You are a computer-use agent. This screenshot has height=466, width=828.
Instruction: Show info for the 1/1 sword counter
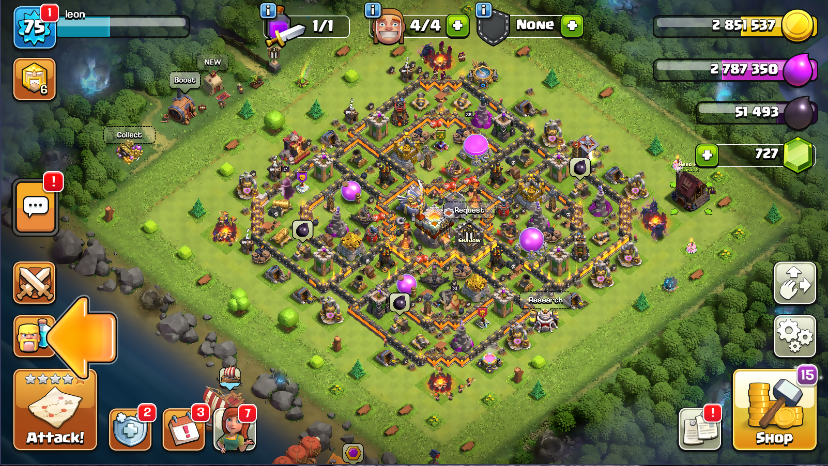[x=267, y=10]
